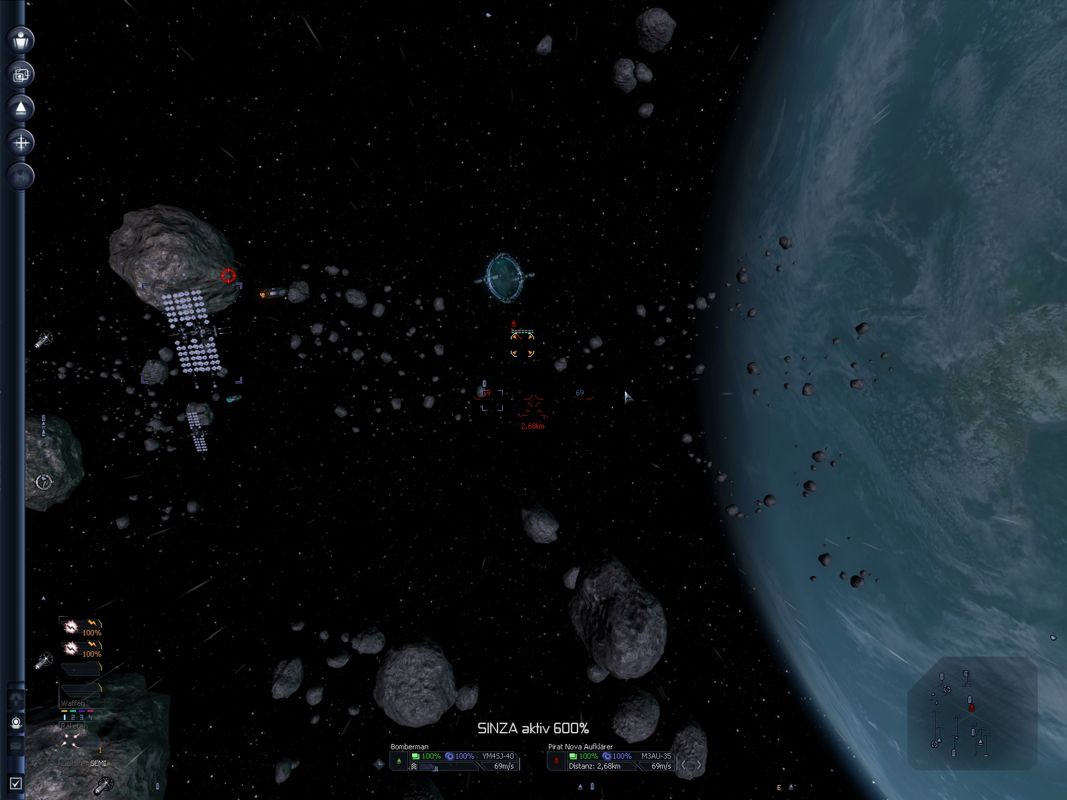
Task: Toggle the checkbox at the sidebar bottom
Action: [x=15, y=783]
